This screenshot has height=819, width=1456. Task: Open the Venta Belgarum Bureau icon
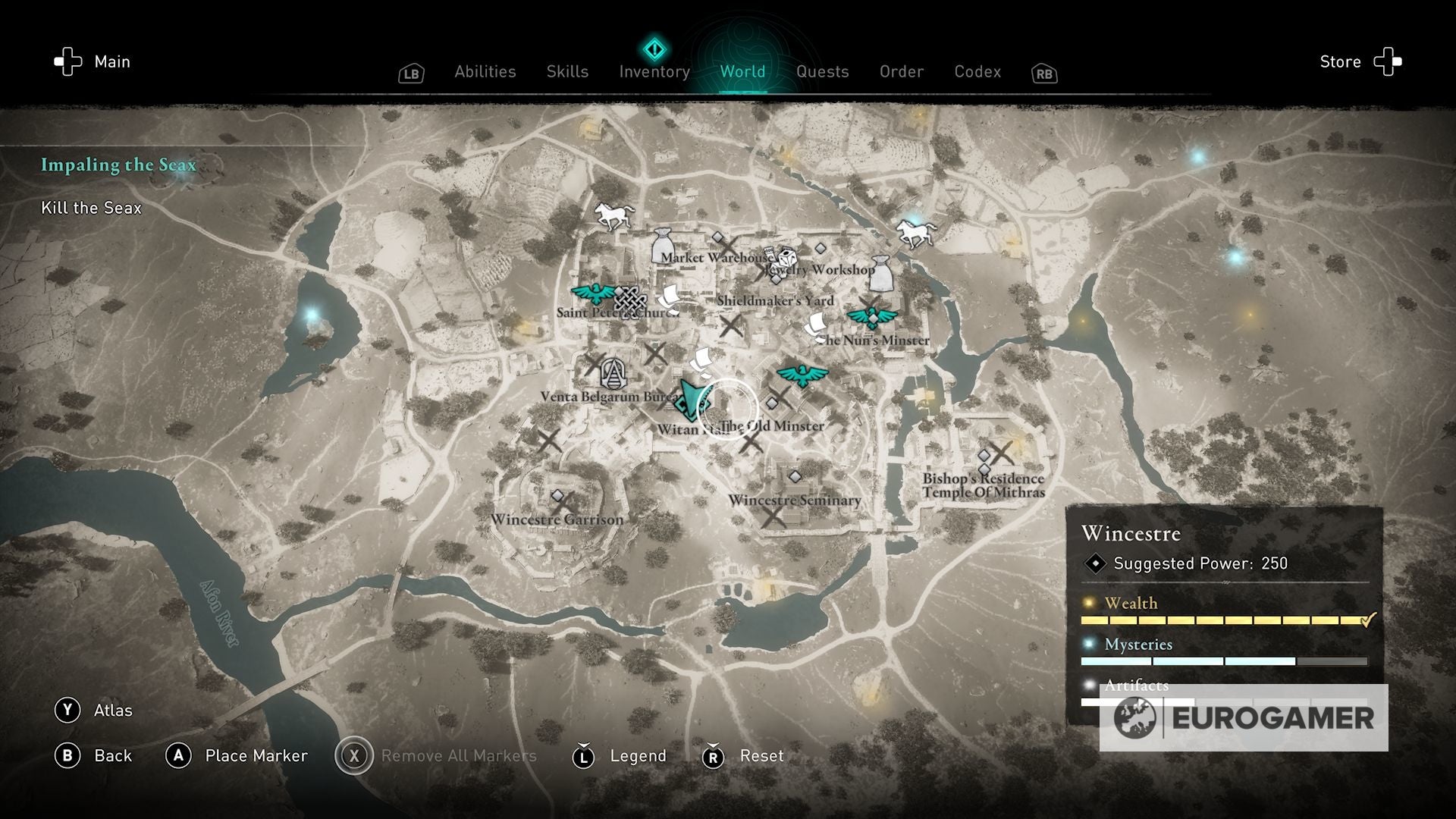coord(613,372)
